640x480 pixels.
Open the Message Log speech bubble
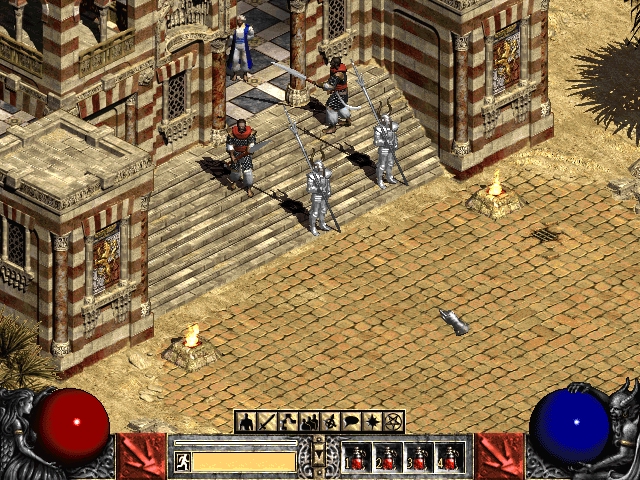(x=351, y=421)
